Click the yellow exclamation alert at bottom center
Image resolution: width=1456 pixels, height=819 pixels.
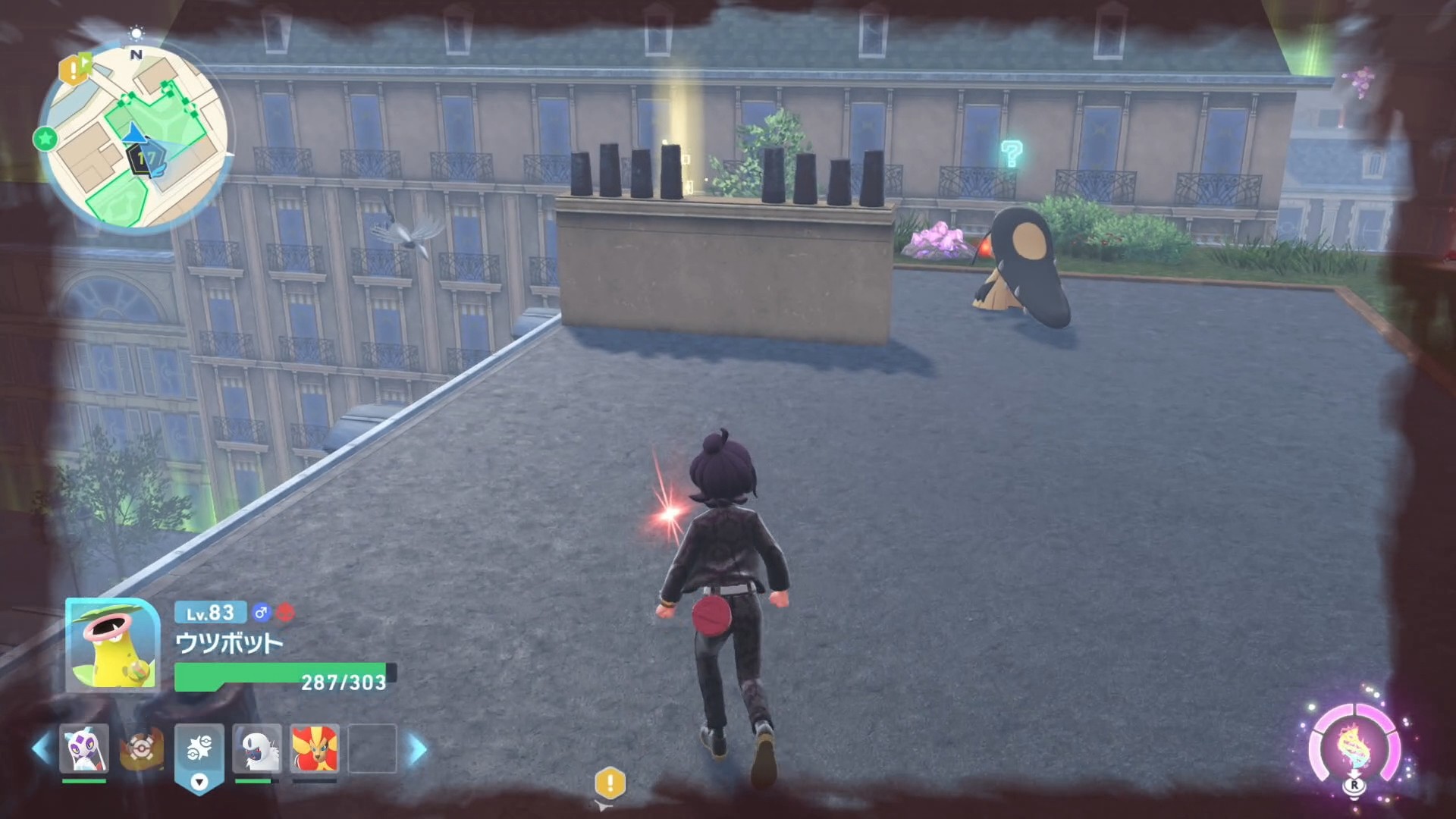click(610, 783)
